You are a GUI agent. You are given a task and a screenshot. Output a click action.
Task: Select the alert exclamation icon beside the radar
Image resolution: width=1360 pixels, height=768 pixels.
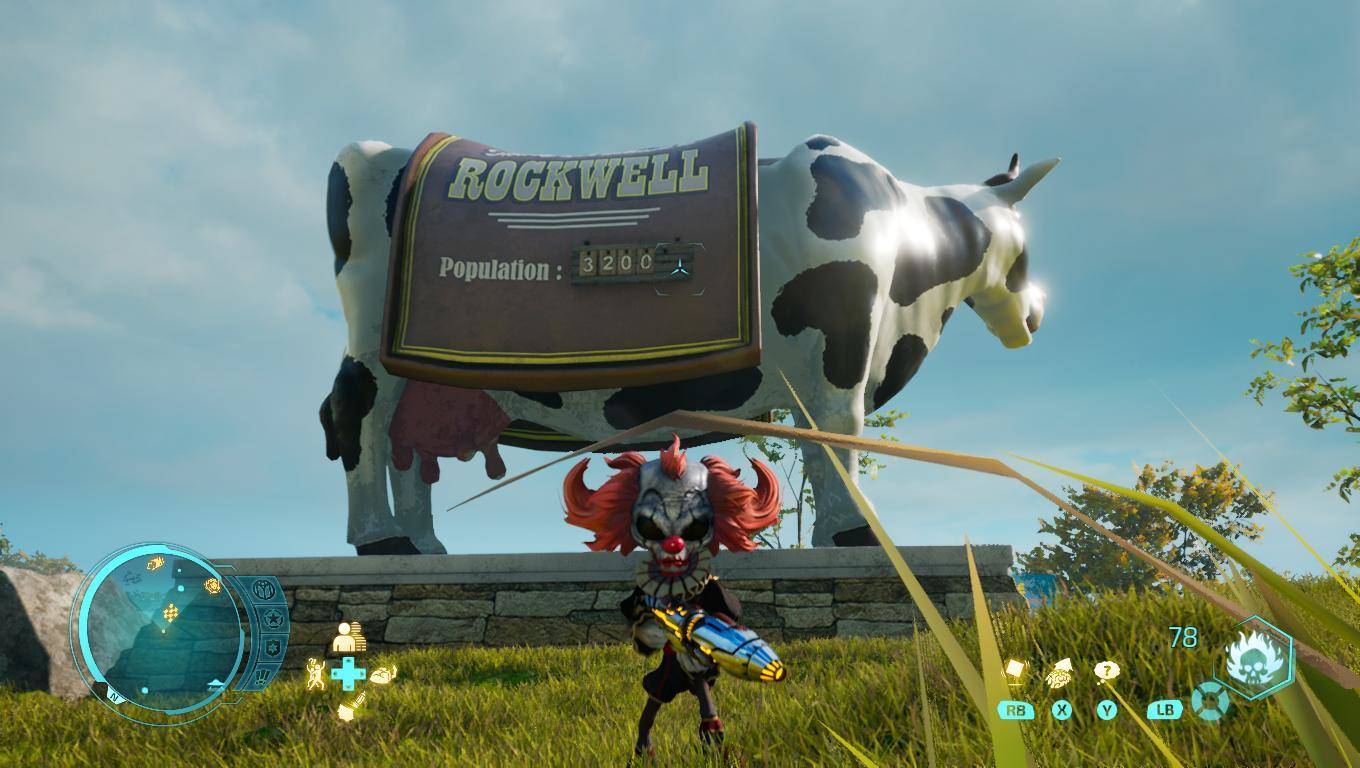click(x=262, y=677)
